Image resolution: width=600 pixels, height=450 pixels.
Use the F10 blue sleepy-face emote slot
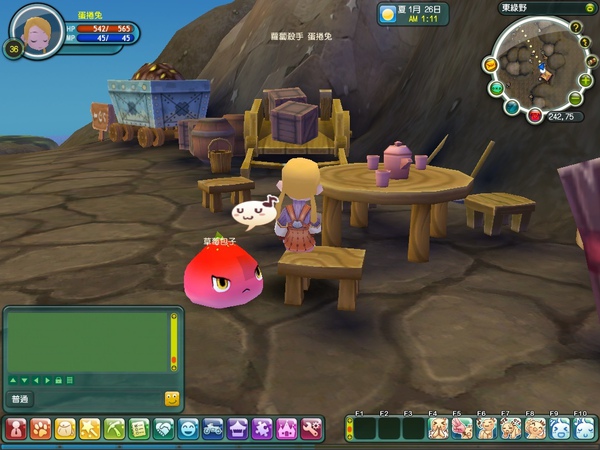(x=583, y=429)
